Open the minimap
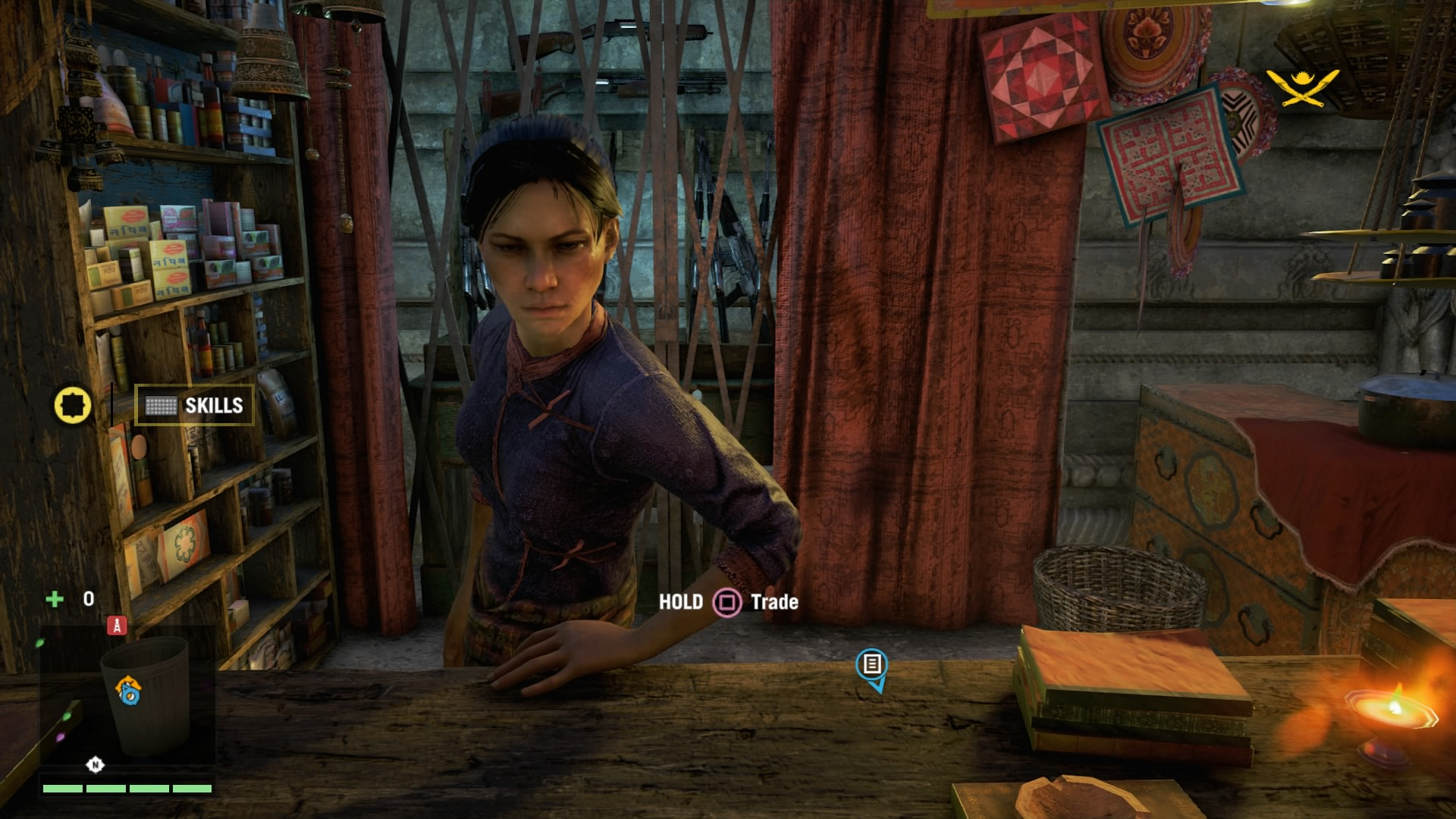This screenshot has width=1456, height=819. point(127,701)
